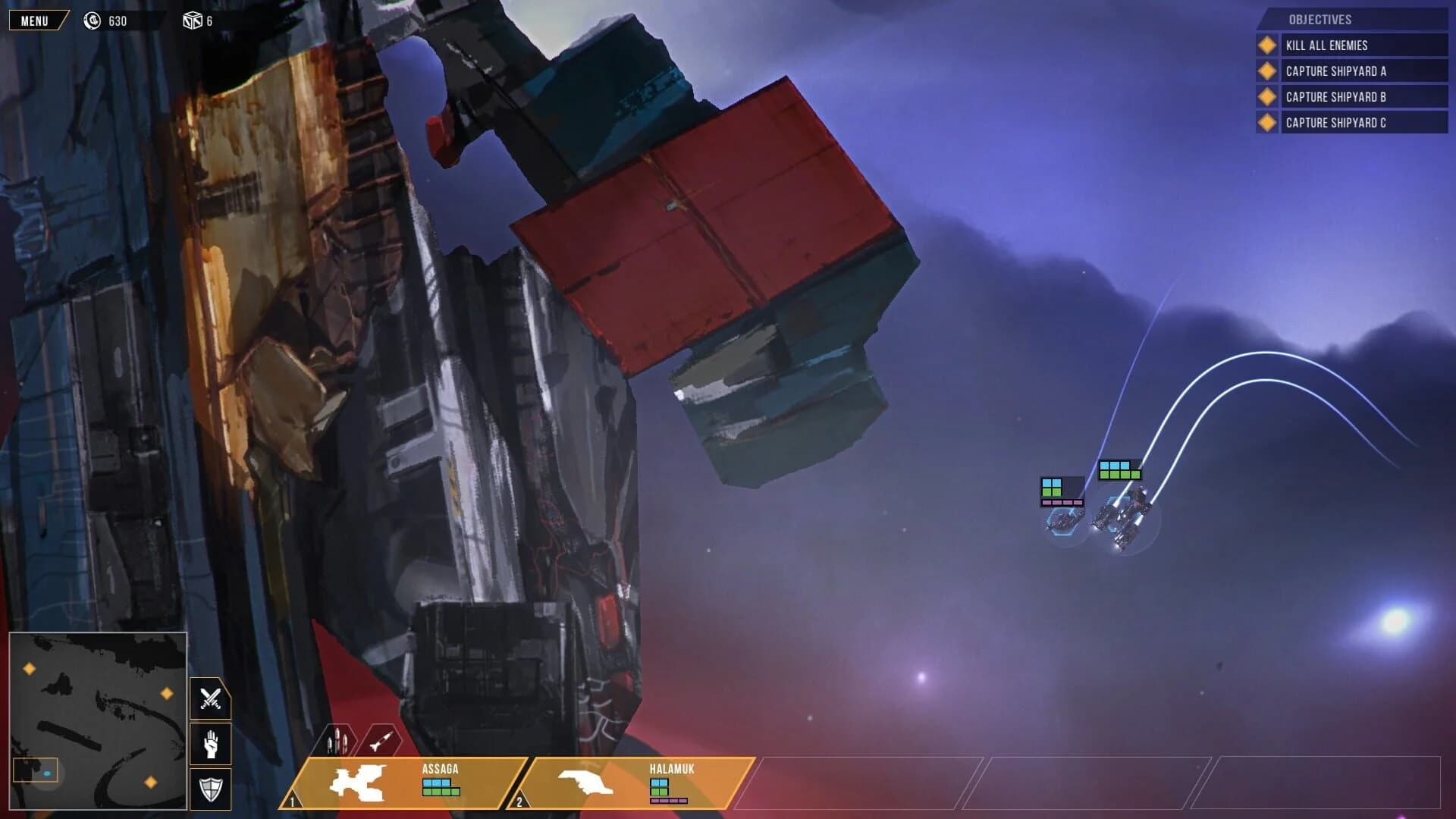Image resolution: width=1456 pixels, height=819 pixels.
Task: Toggle the diamond marker for Kill All Enemies
Action: point(1266,45)
